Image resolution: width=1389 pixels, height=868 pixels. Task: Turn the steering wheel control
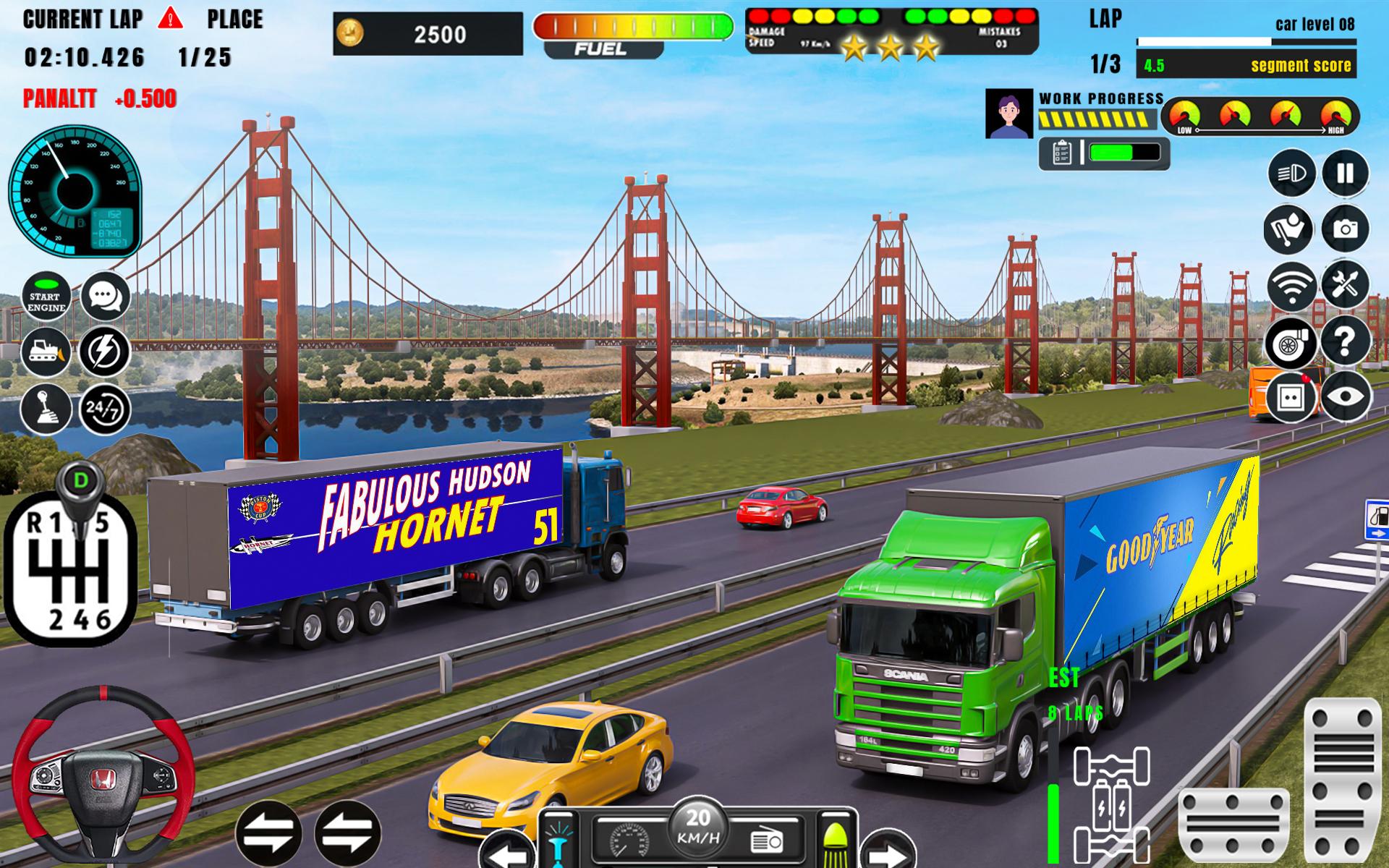click(103, 777)
